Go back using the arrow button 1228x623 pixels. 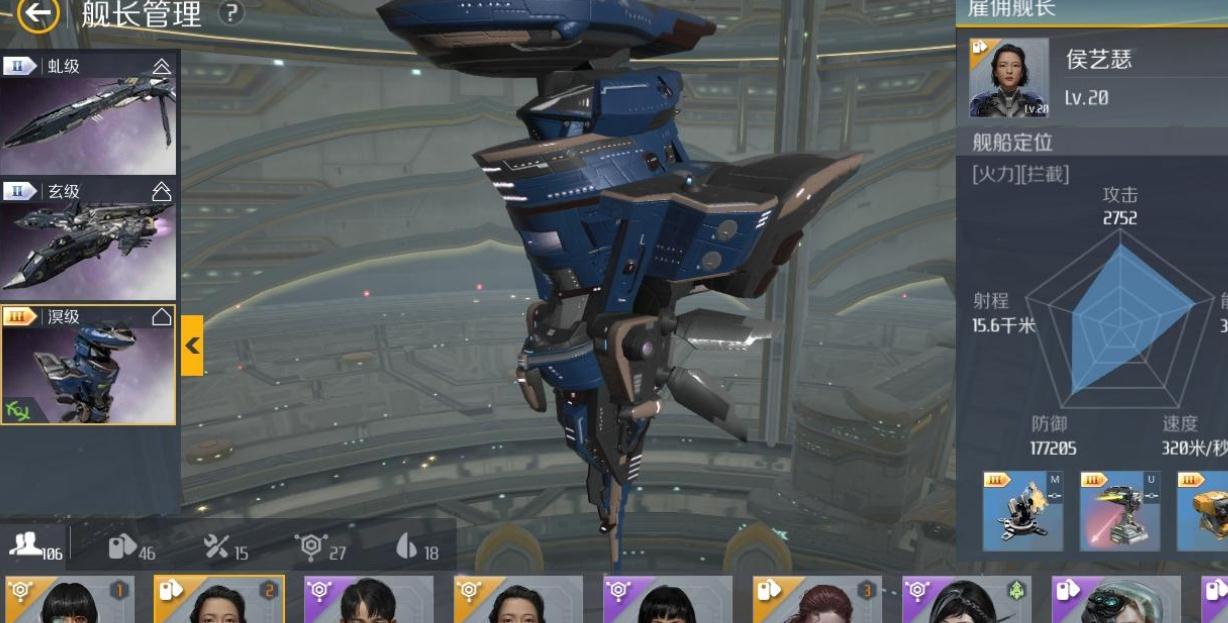(37, 13)
